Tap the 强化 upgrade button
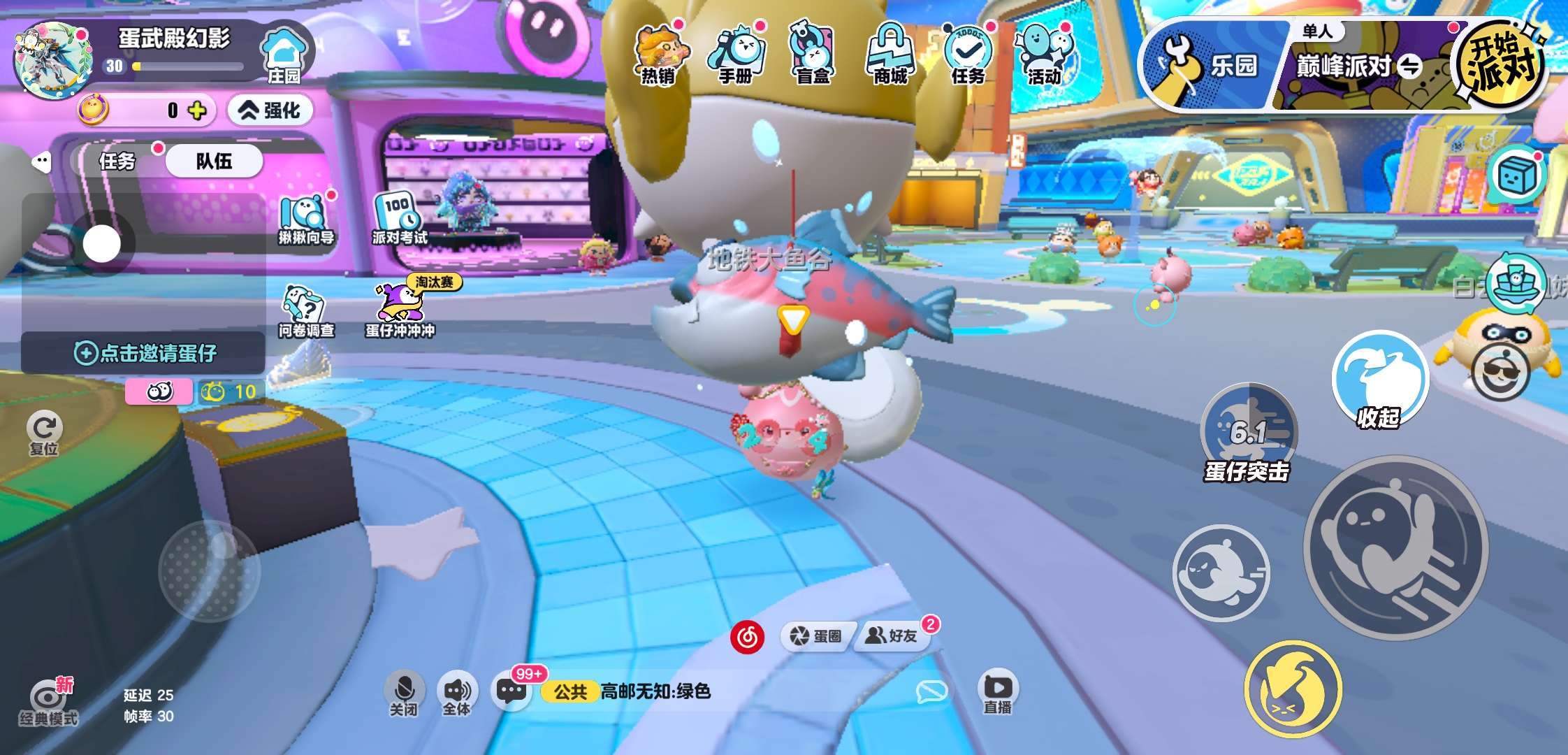The image size is (1568, 755). [270, 110]
